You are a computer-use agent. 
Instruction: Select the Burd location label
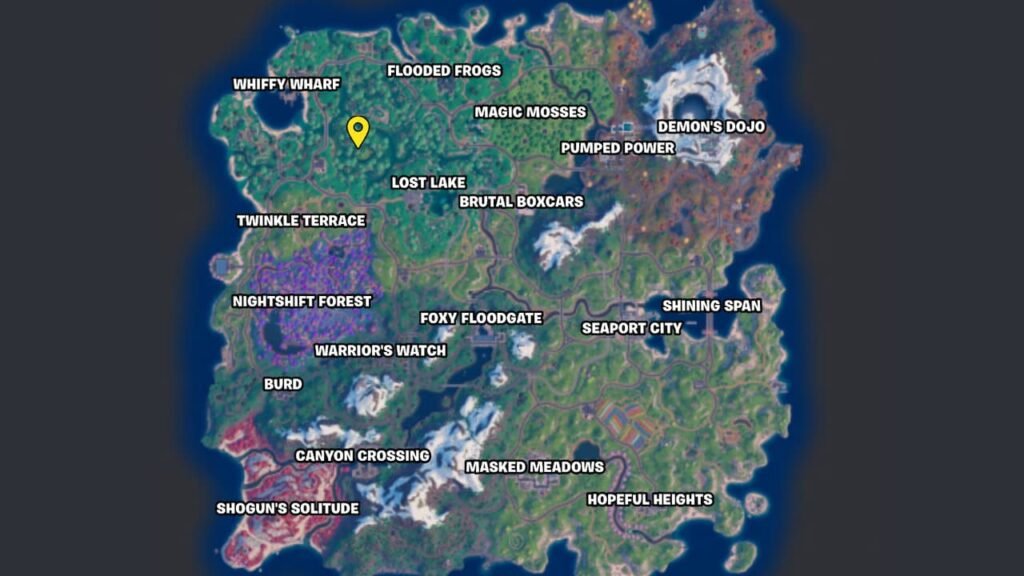click(x=282, y=384)
